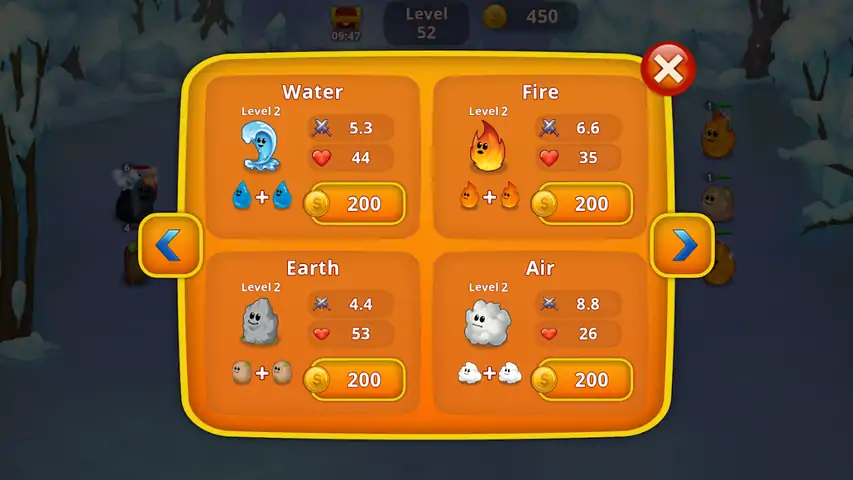
Task: Close the element shop panel
Action: point(669,69)
